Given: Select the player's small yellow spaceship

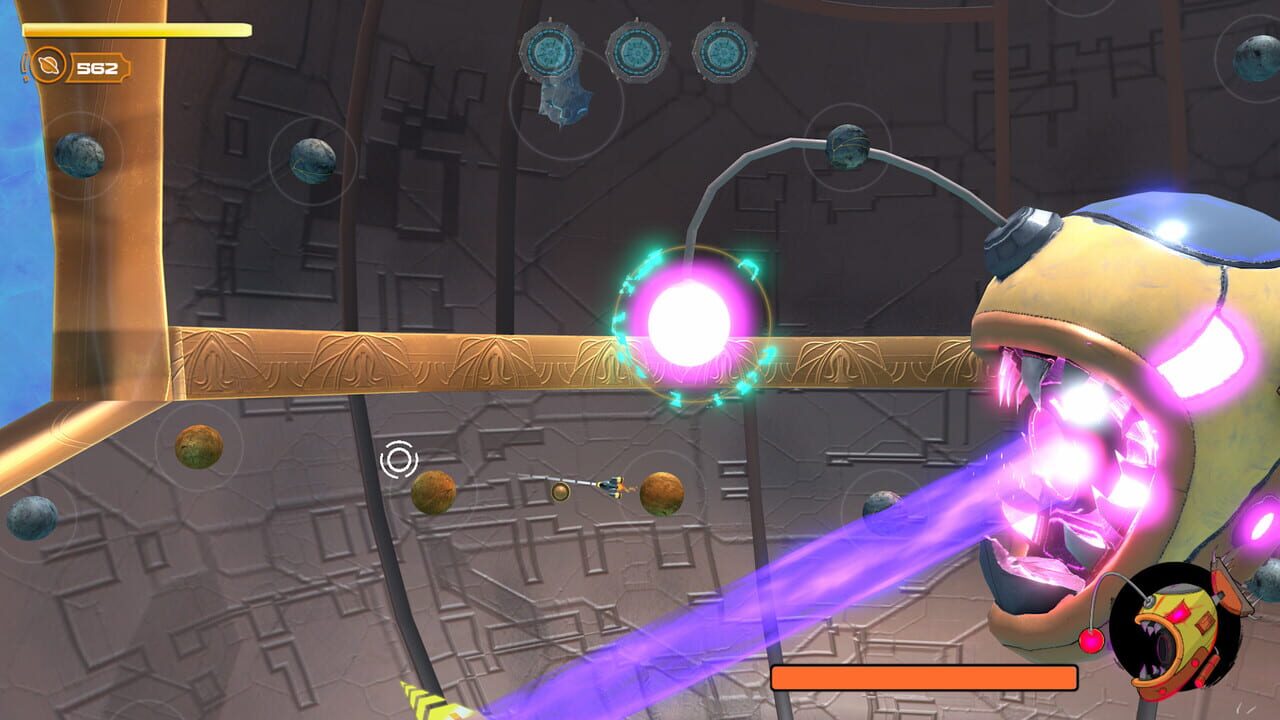Looking at the screenshot, I should tap(611, 489).
